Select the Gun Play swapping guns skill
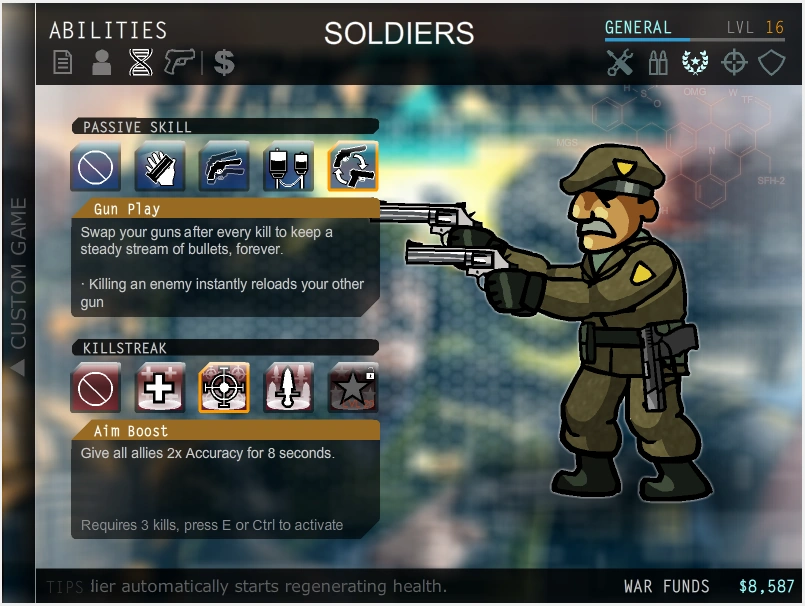This screenshot has height=606, width=805. (x=353, y=166)
